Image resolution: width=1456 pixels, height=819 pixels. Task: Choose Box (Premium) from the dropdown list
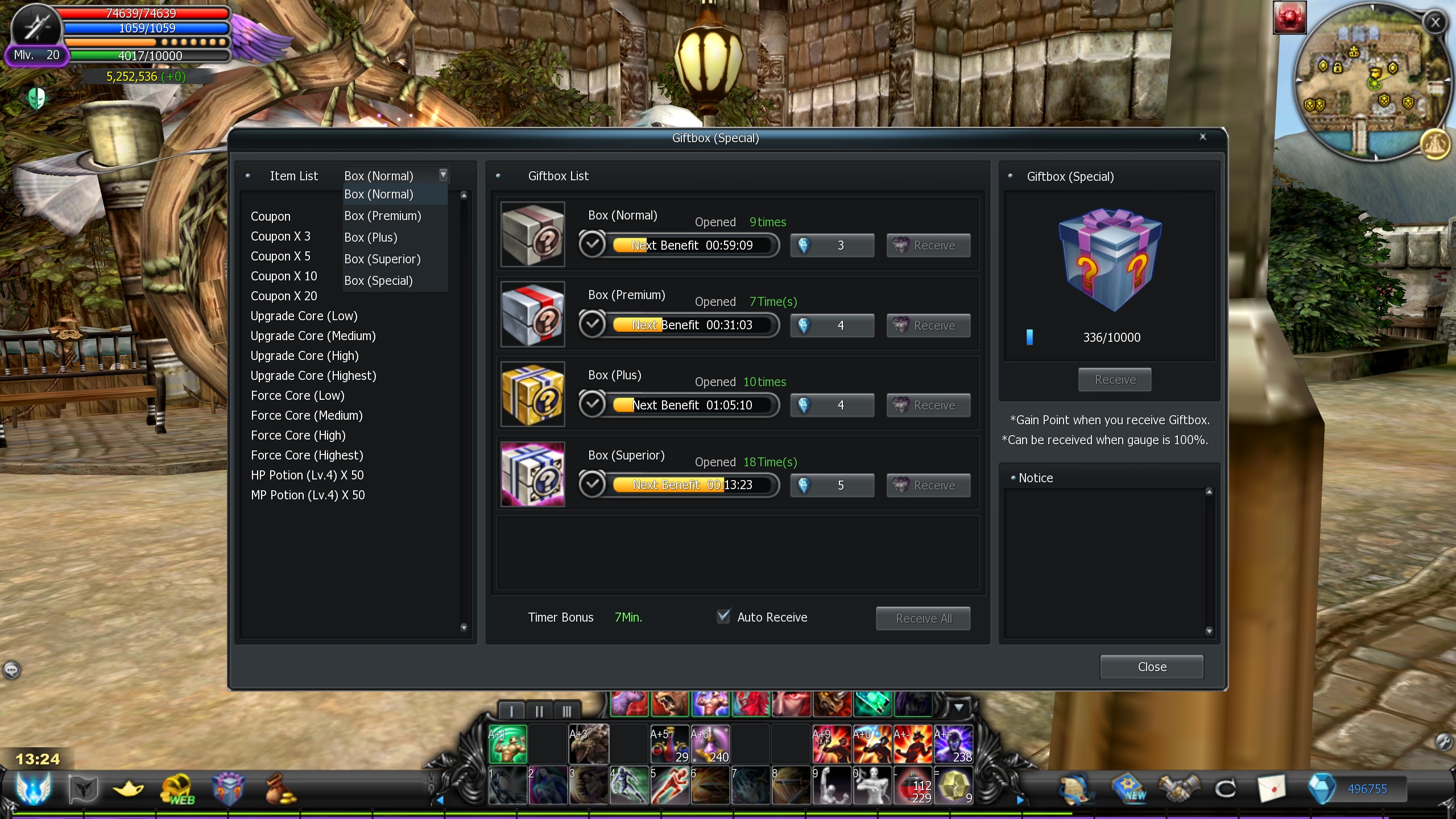point(382,216)
